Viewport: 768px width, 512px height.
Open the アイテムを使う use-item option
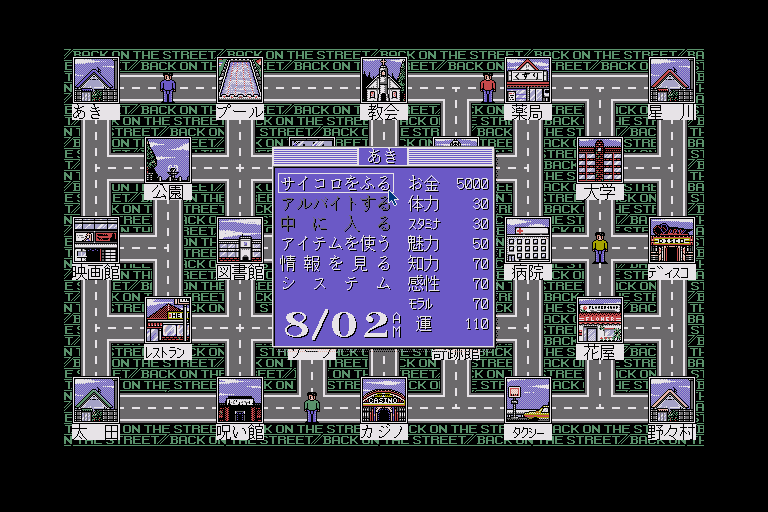pyautogui.click(x=335, y=244)
